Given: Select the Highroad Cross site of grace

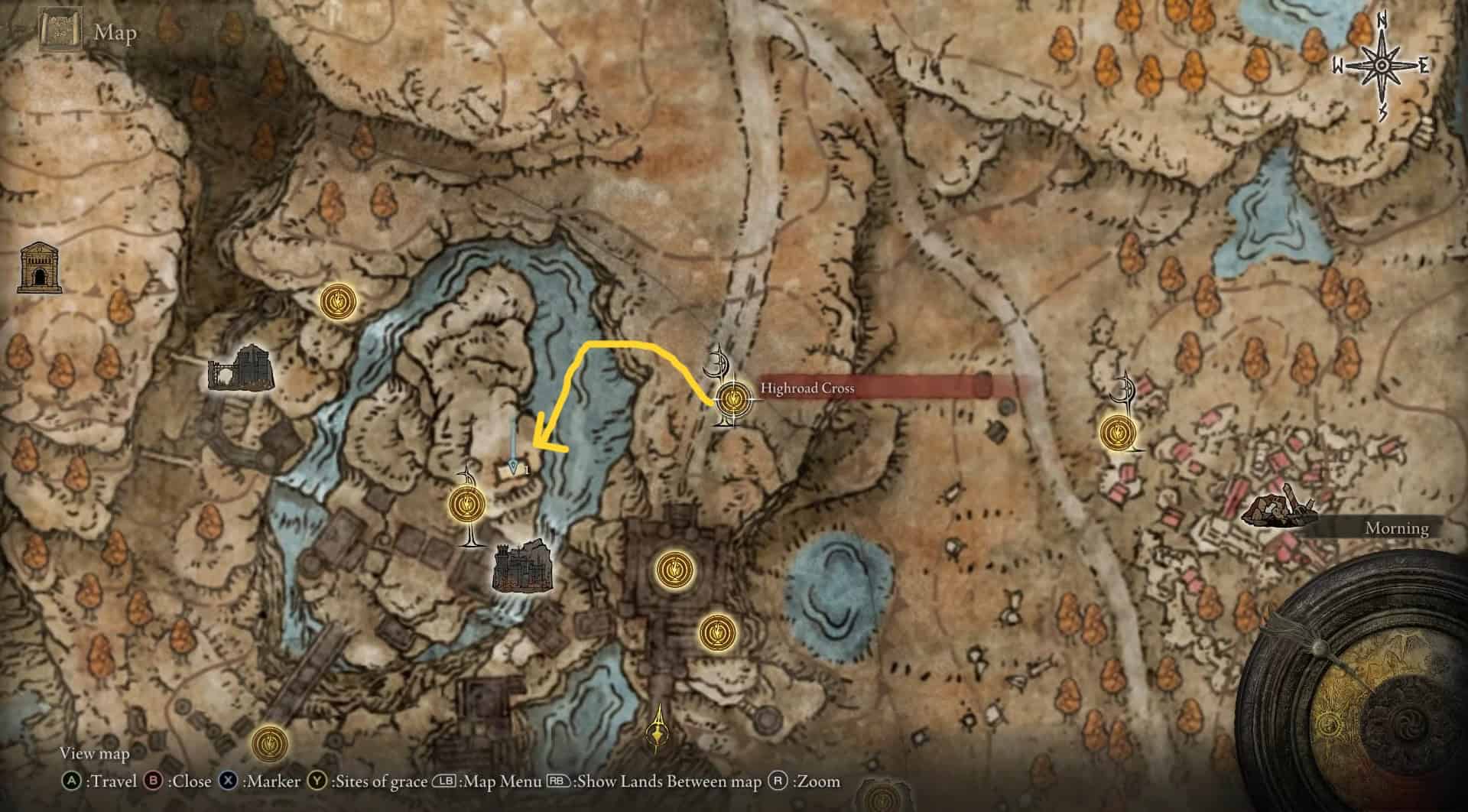Looking at the screenshot, I should [x=732, y=399].
